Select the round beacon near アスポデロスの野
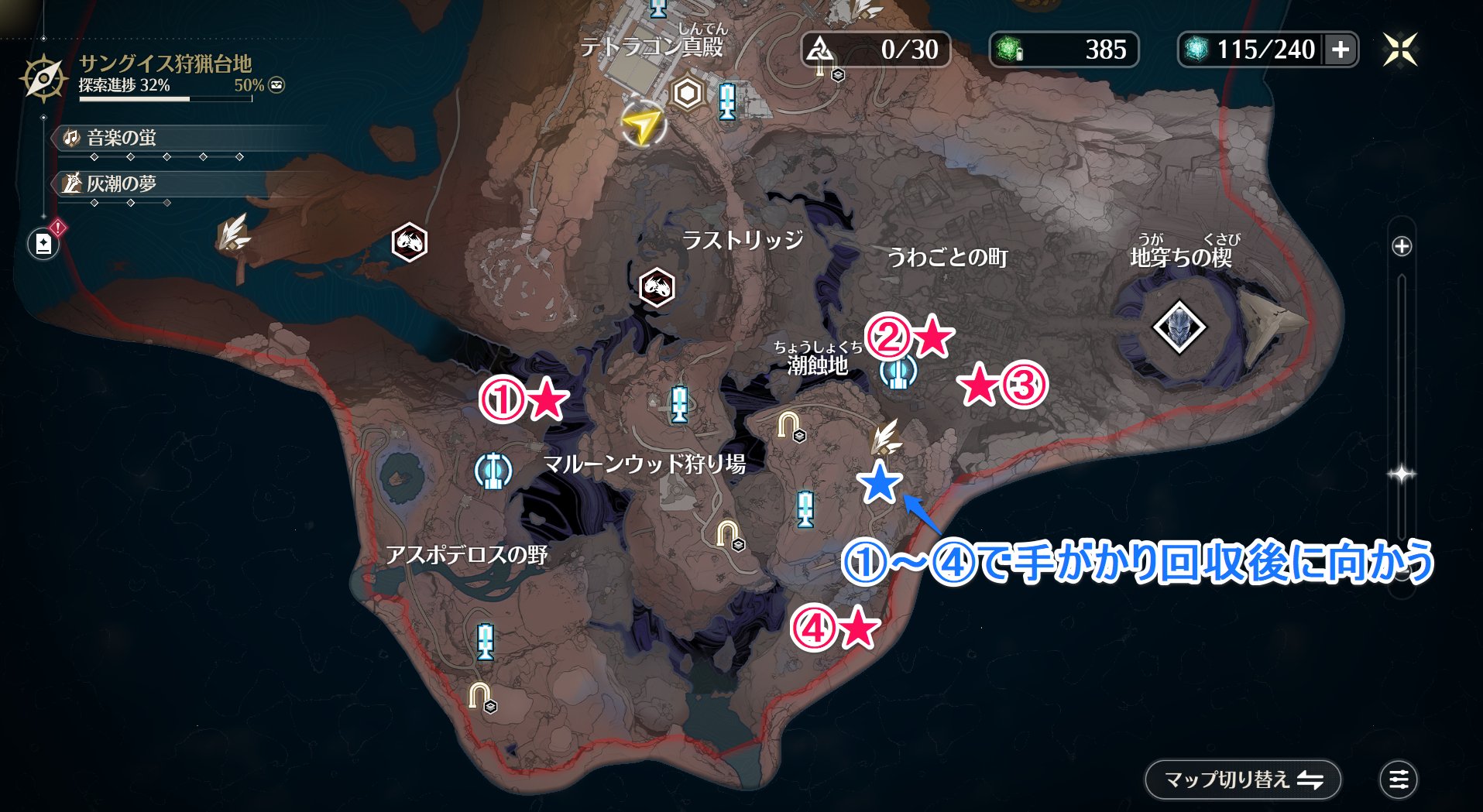This screenshot has height=812, width=1483. click(493, 469)
